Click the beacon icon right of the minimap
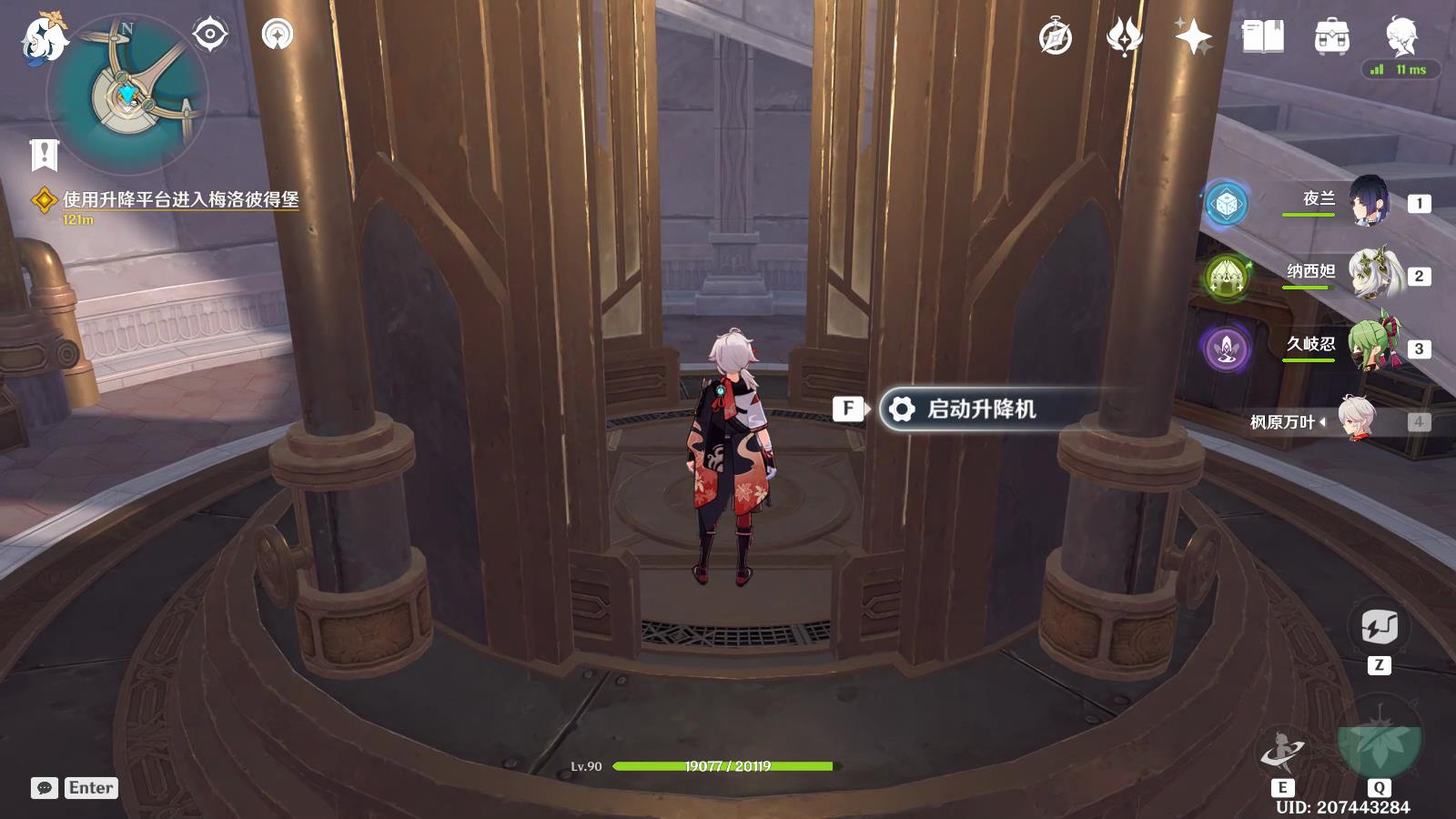This screenshot has width=1456, height=819. coord(278,36)
